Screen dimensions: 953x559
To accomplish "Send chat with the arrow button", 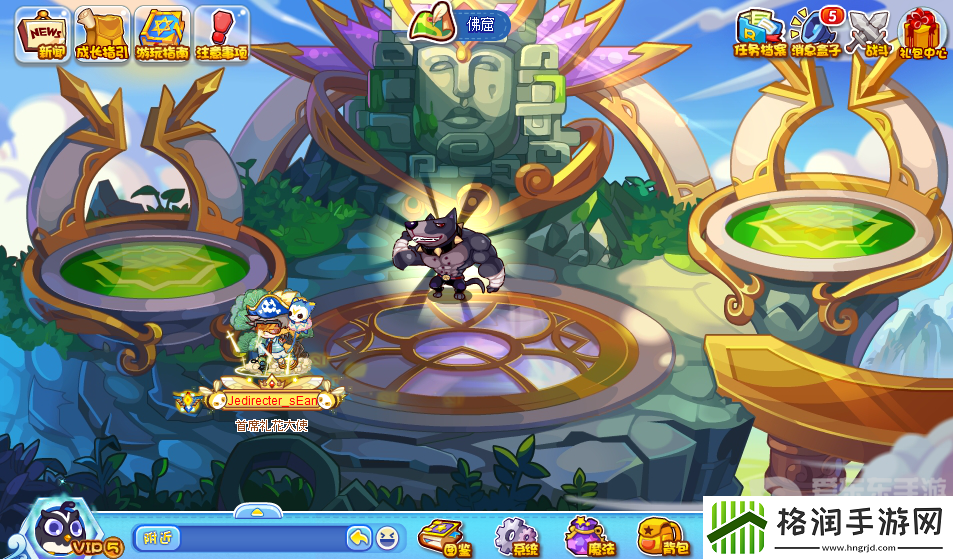I will click(360, 537).
